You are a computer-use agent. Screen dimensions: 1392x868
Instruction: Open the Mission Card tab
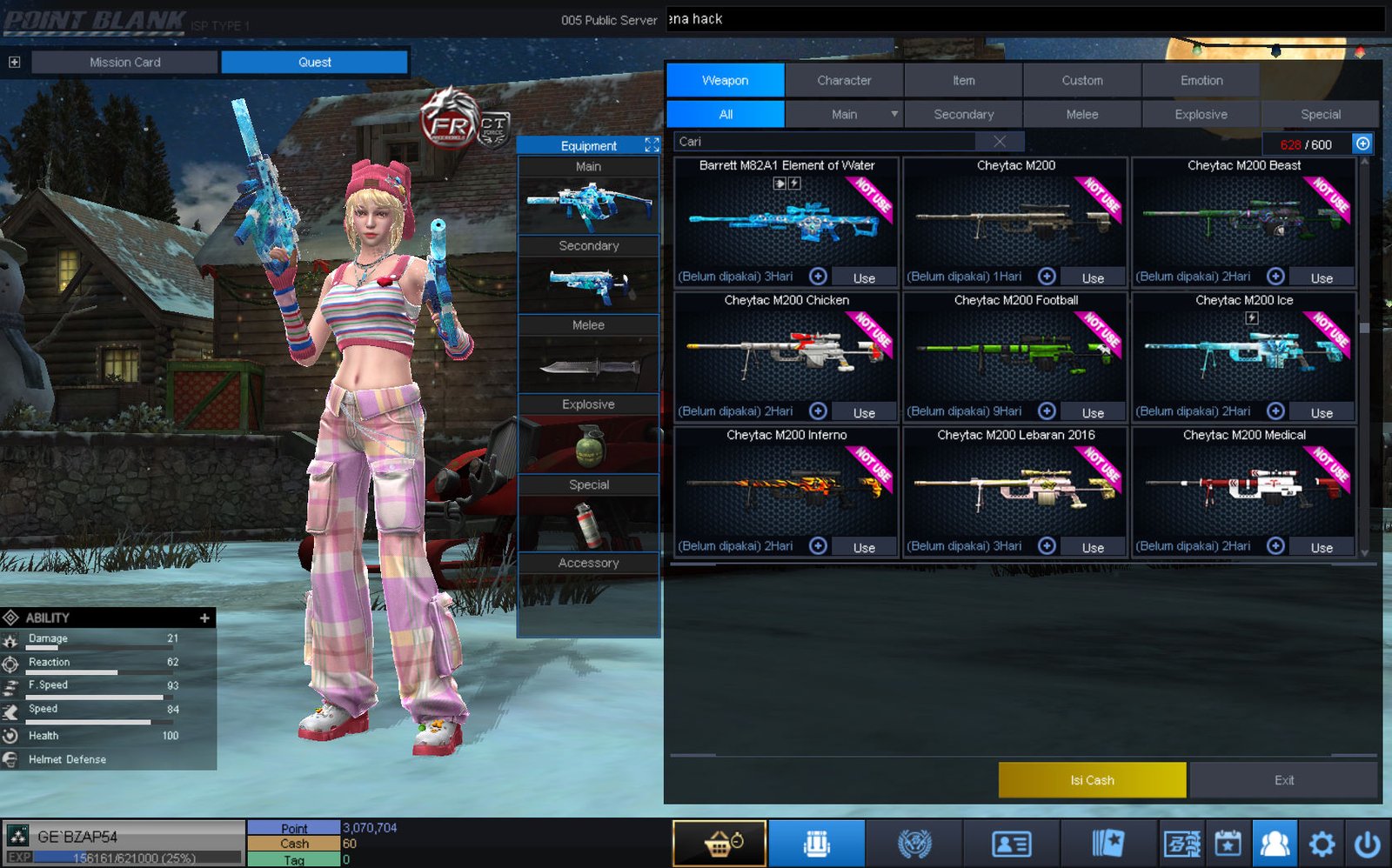[124, 63]
